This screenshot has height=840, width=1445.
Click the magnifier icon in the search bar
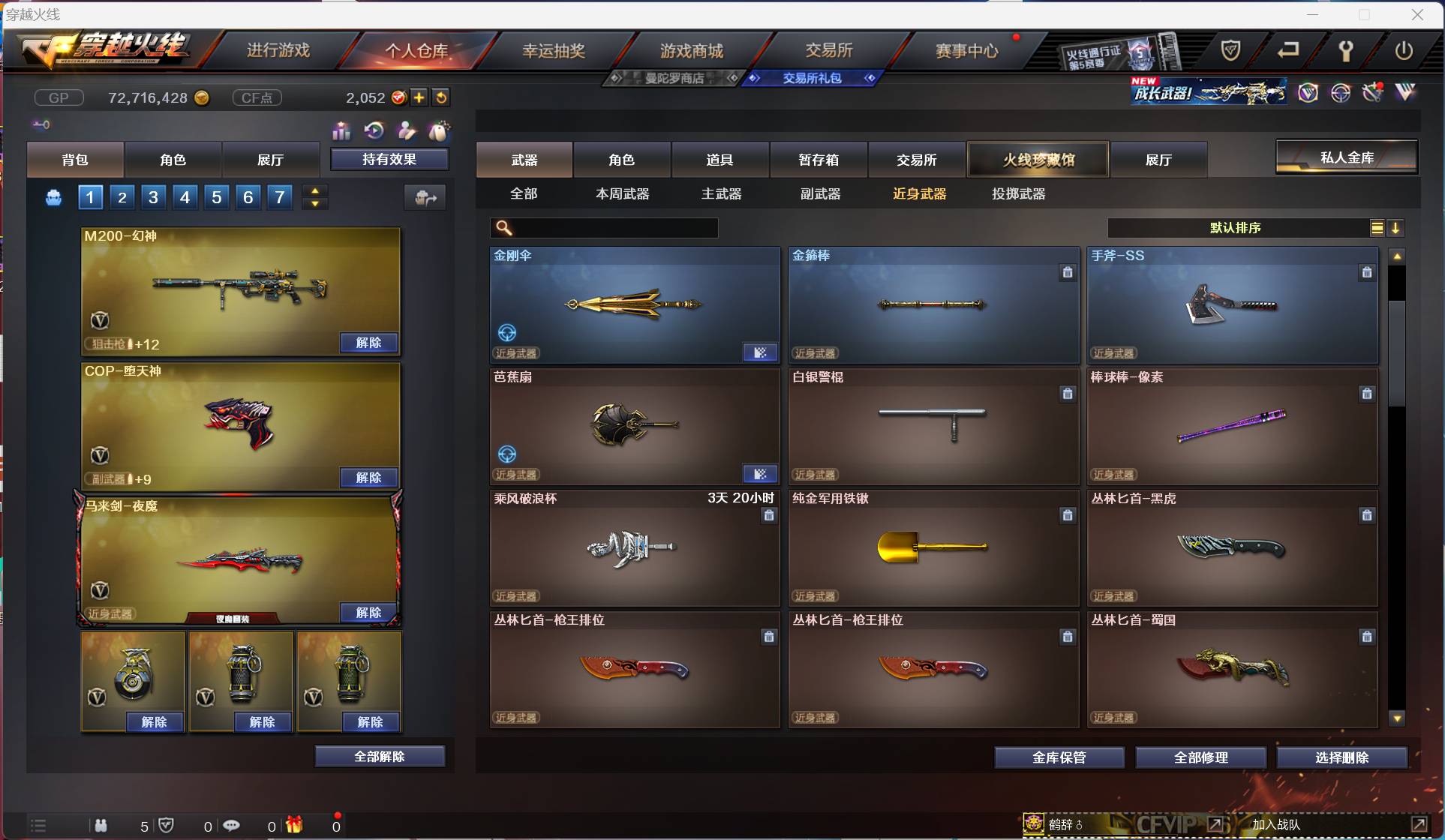(x=503, y=228)
